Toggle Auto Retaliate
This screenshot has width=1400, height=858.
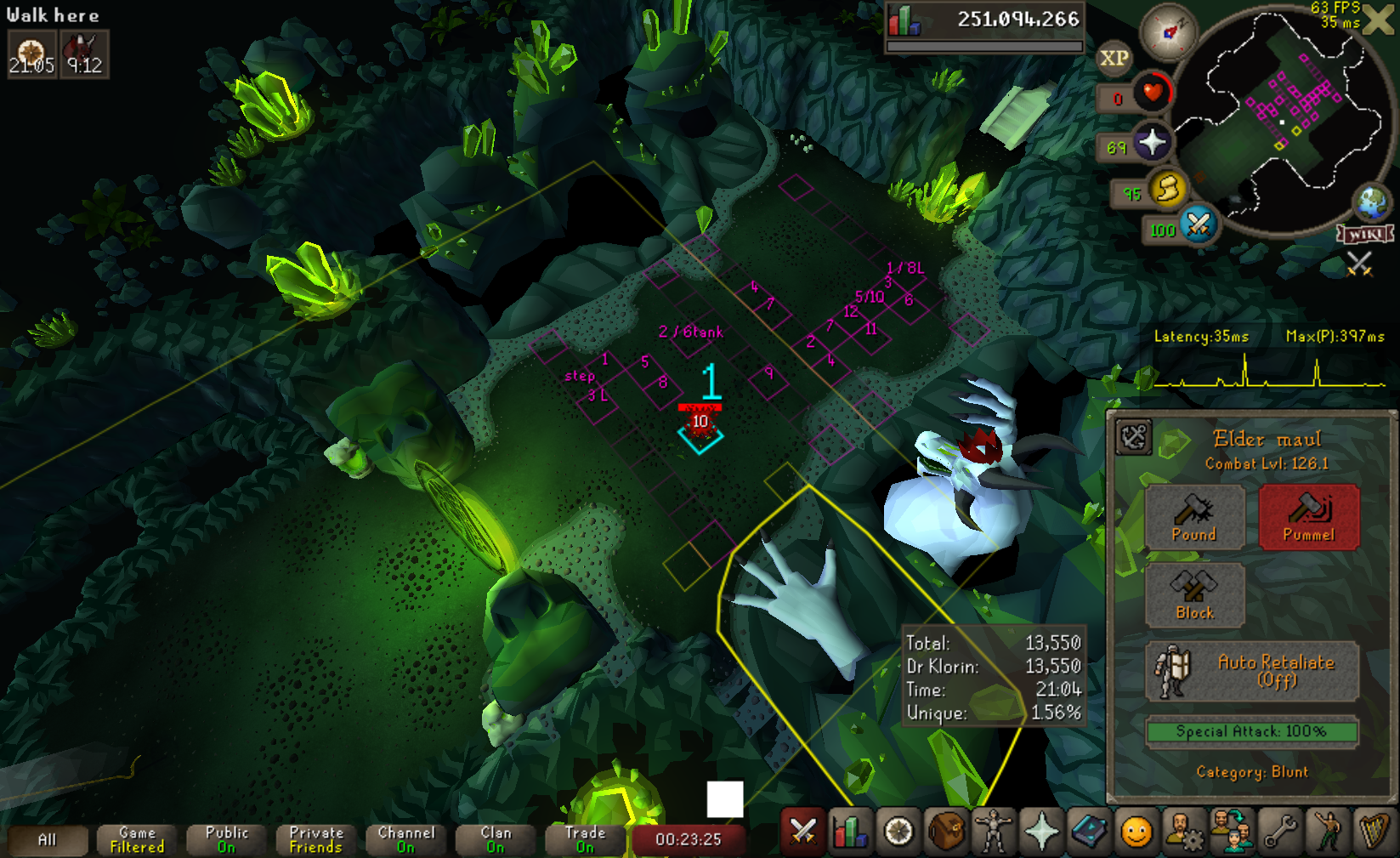click(x=1251, y=671)
